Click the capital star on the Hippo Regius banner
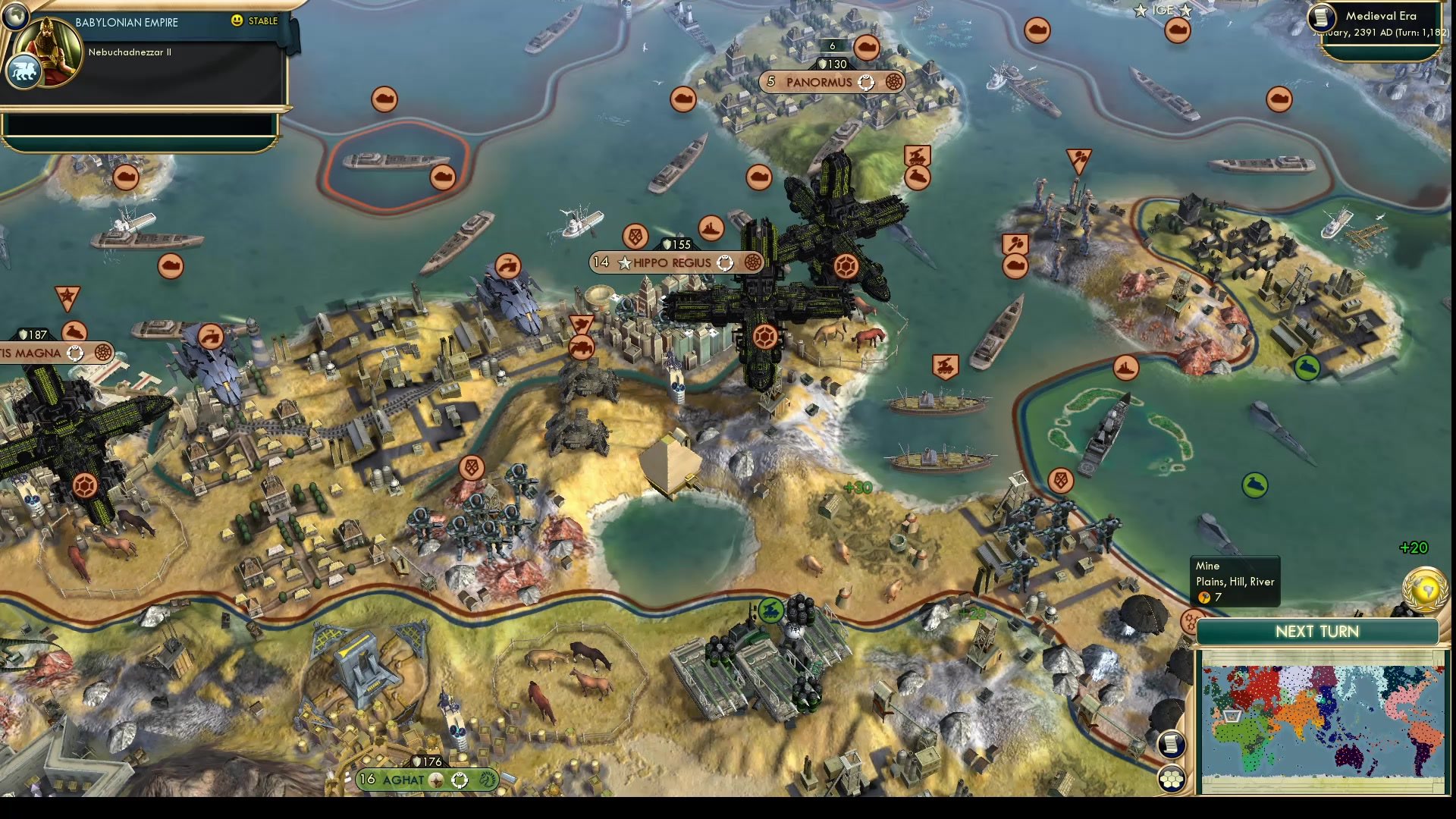1456x819 pixels. point(623,263)
